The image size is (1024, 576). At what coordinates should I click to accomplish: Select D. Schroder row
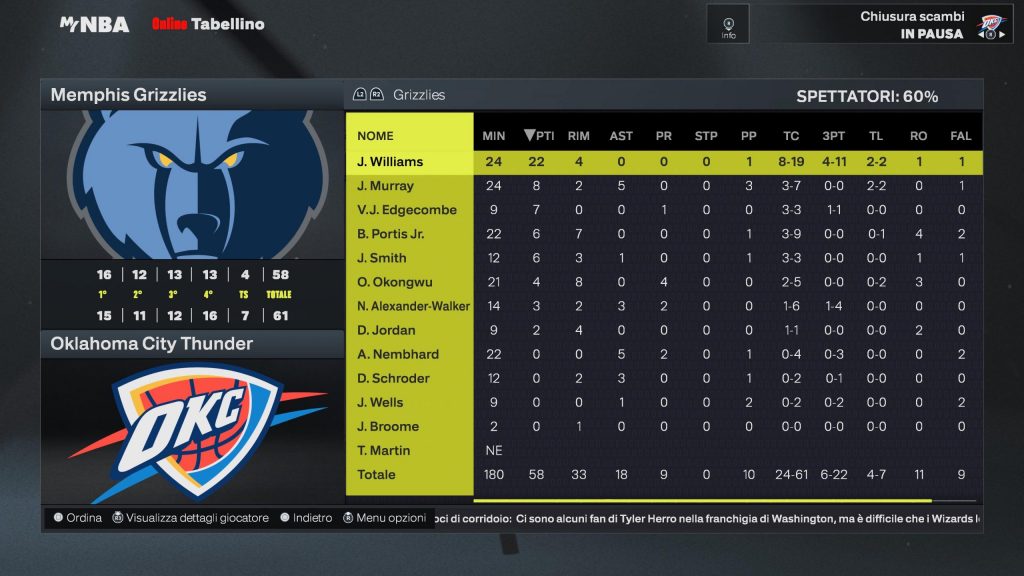coord(393,378)
